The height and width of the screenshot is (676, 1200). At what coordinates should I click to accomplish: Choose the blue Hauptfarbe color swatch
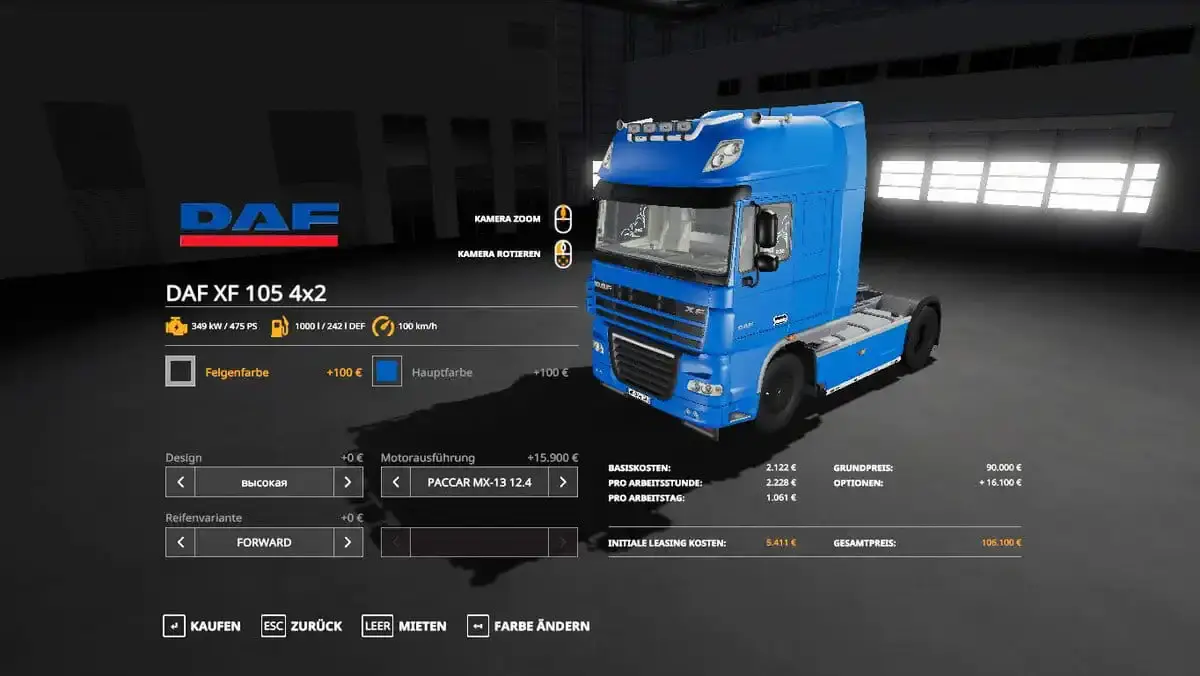click(387, 372)
